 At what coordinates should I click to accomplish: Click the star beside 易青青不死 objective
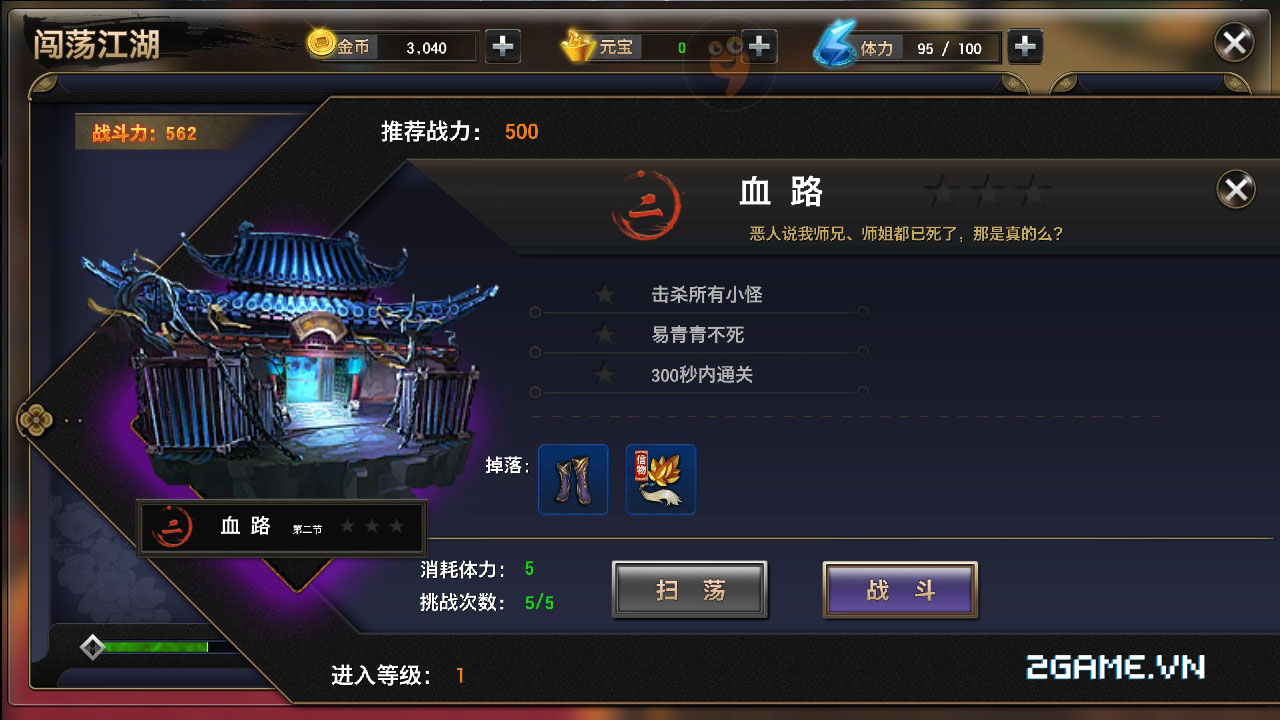[x=604, y=334]
